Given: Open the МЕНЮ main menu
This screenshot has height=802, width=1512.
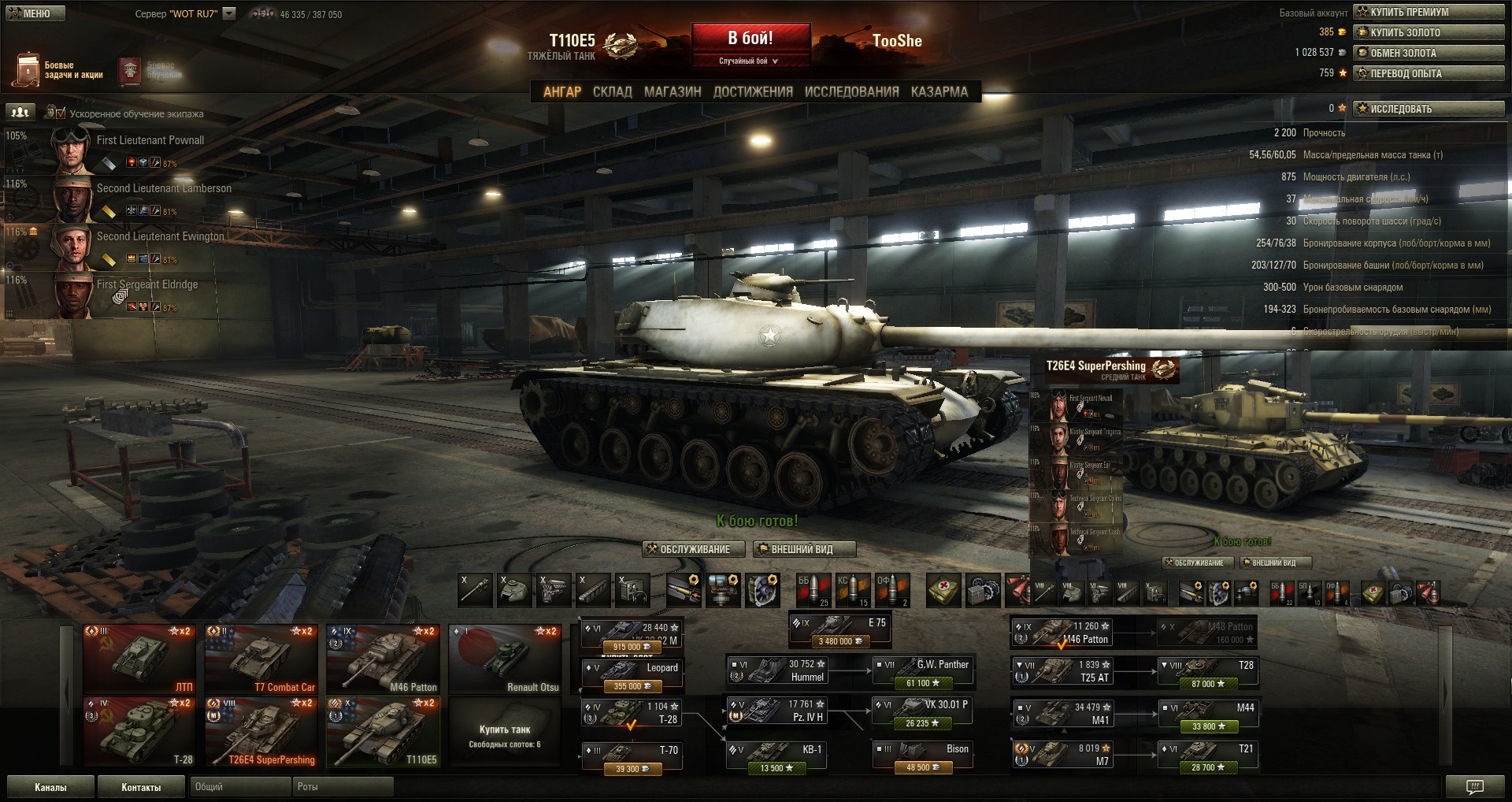Looking at the screenshot, I should click(x=35, y=13).
